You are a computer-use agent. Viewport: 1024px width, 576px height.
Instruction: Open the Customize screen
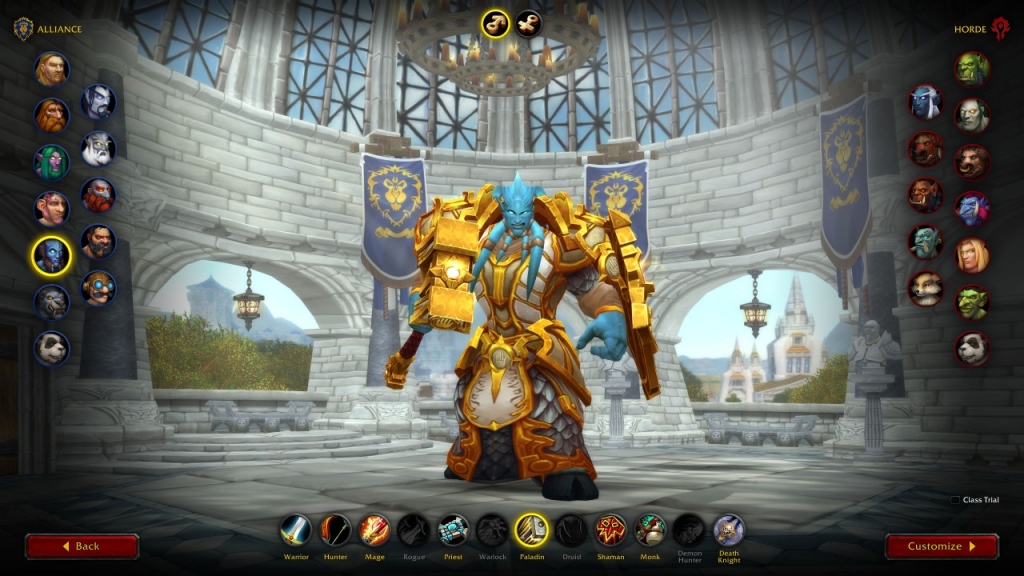[x=941, y=546]
